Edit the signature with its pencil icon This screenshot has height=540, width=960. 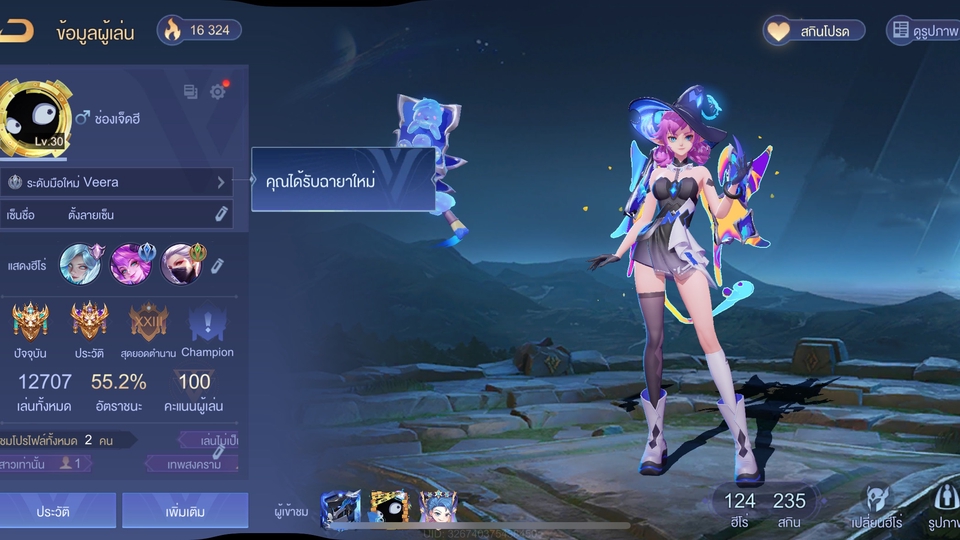point(221,214)
